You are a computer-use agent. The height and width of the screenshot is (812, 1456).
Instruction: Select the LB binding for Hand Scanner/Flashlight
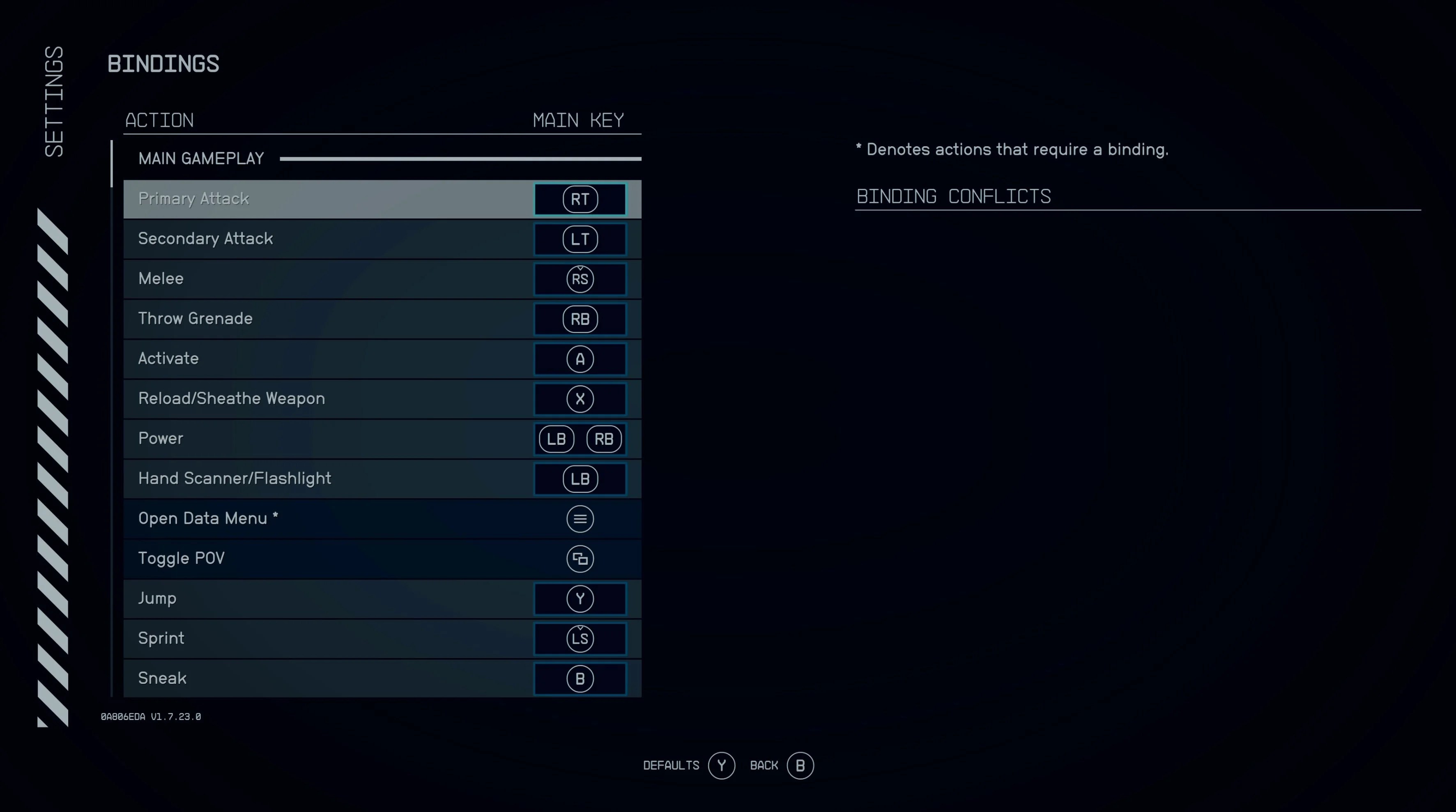(580, 478)
